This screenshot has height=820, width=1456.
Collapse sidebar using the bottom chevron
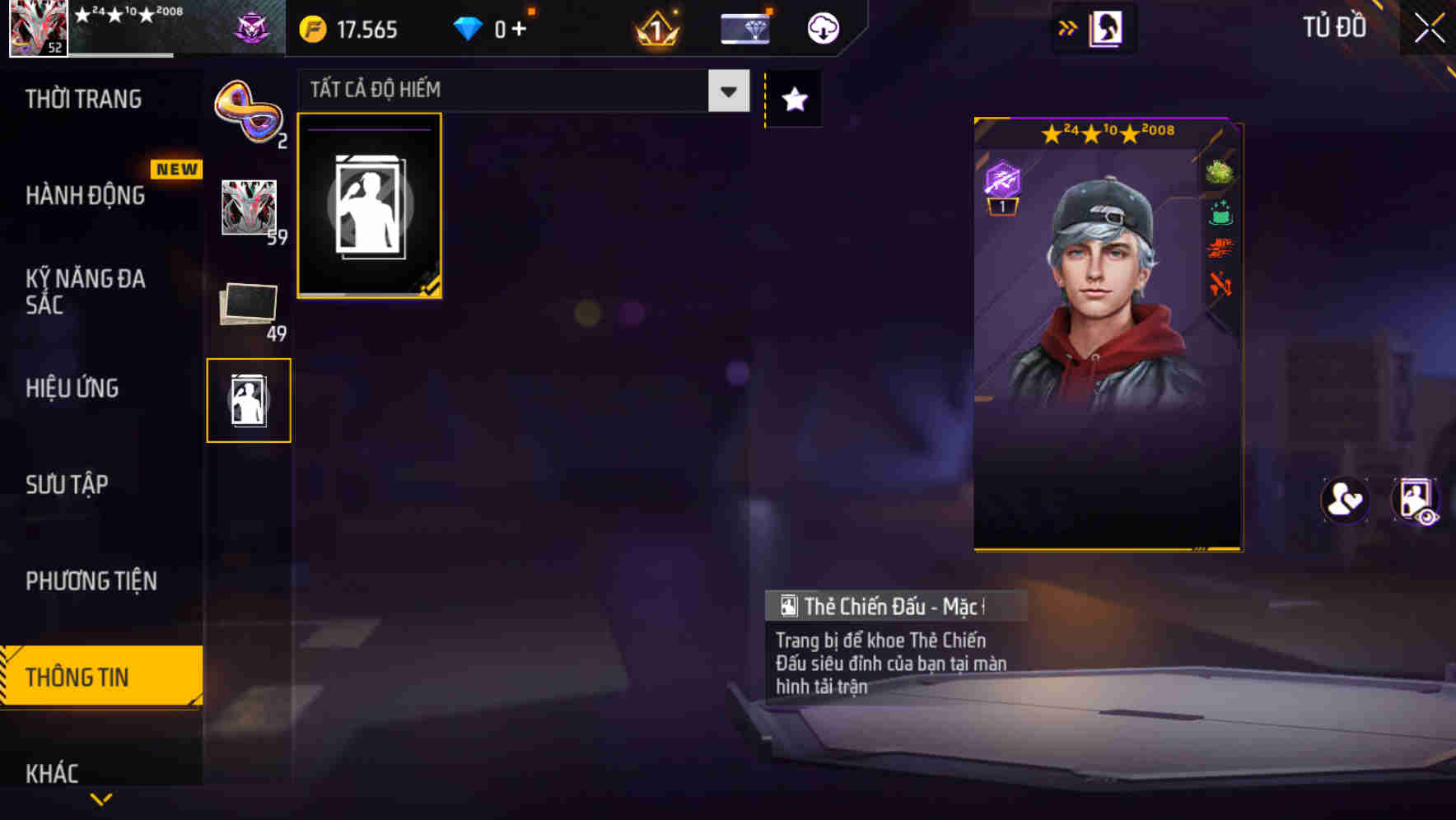[x=101, y=797]
